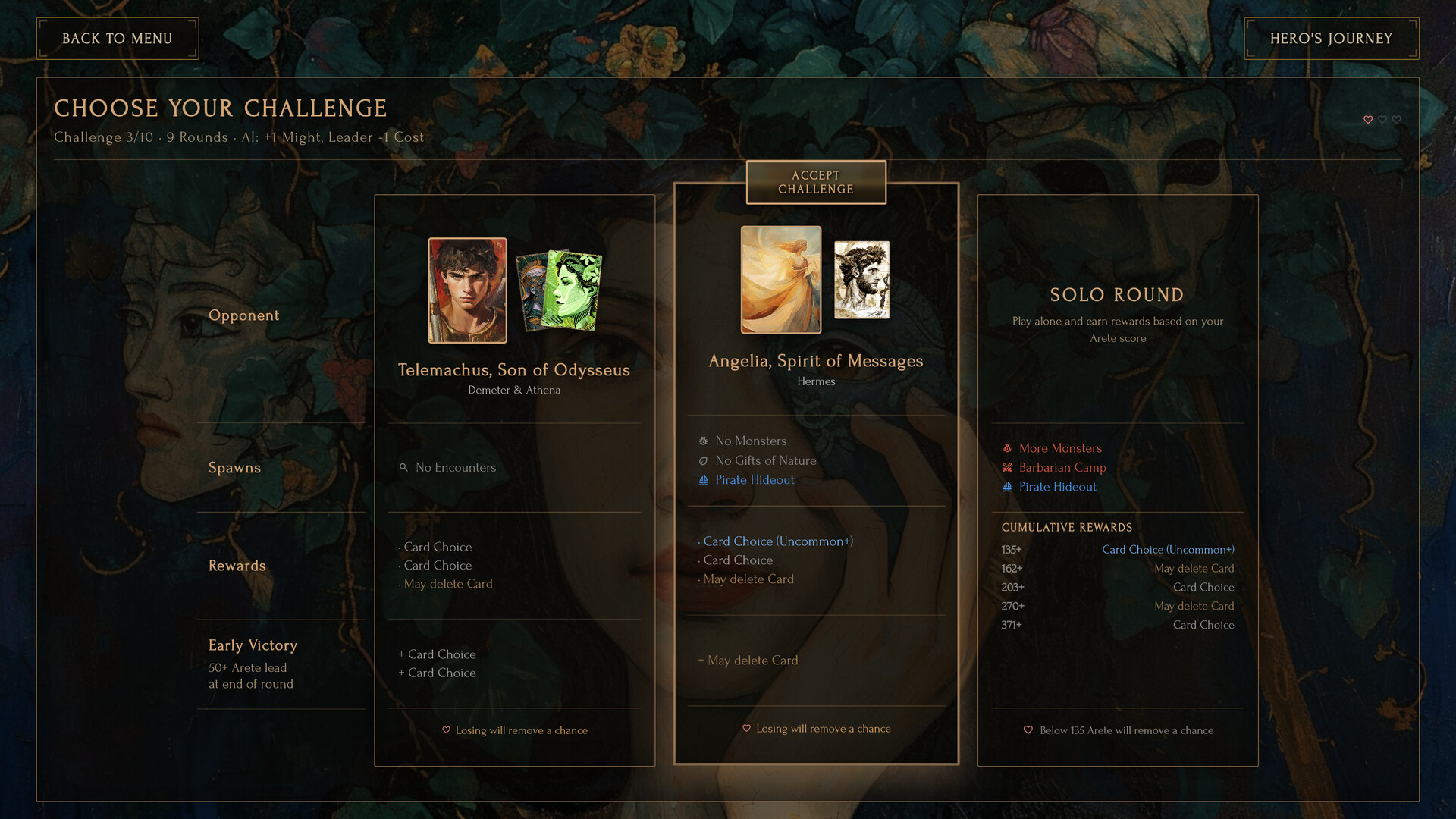This screenshot has width=1456, height=819.
Task: Go back to menu
Action: click(x=118, y=38)
